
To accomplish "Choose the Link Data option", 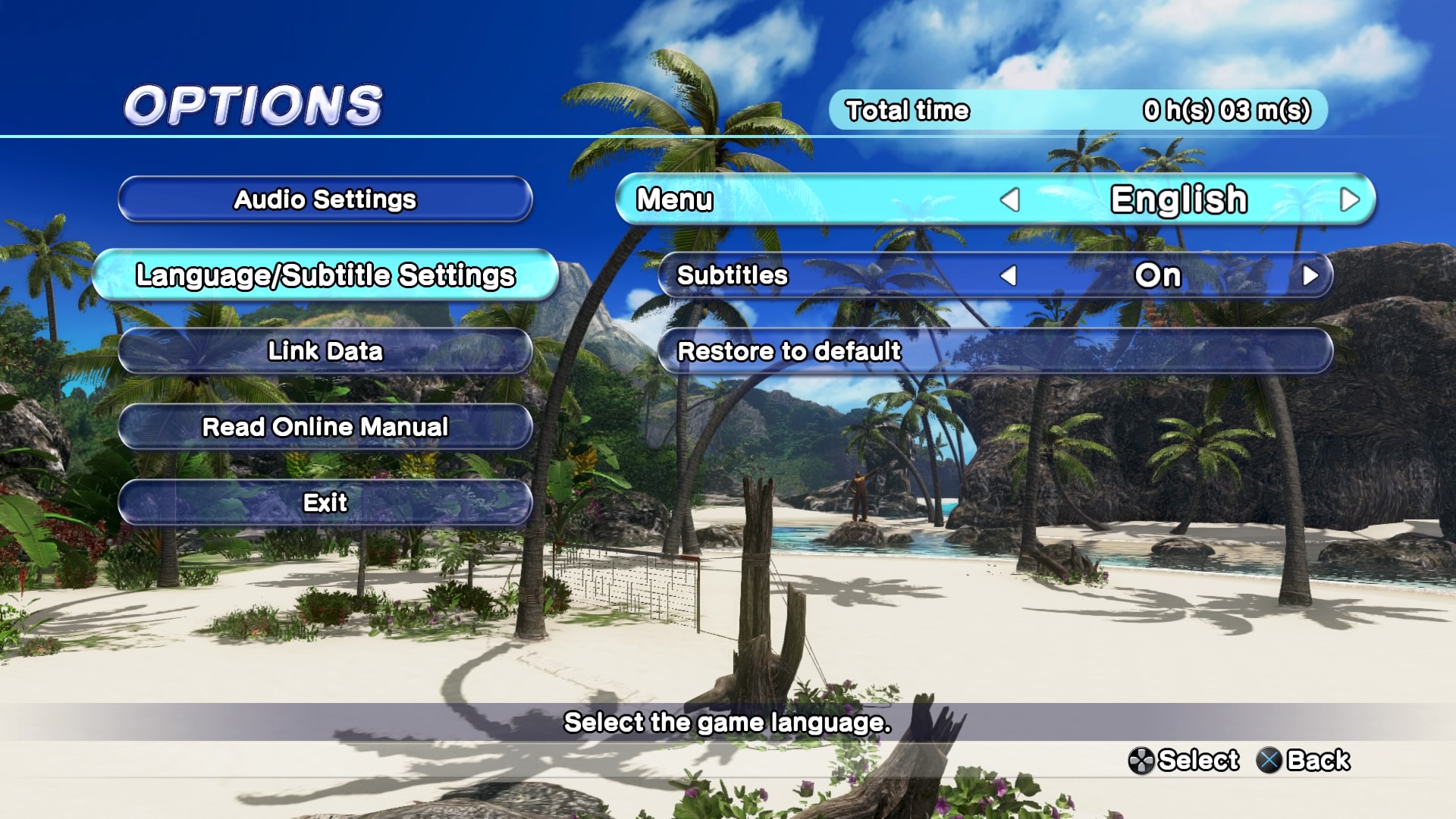I will pos(325,351).
